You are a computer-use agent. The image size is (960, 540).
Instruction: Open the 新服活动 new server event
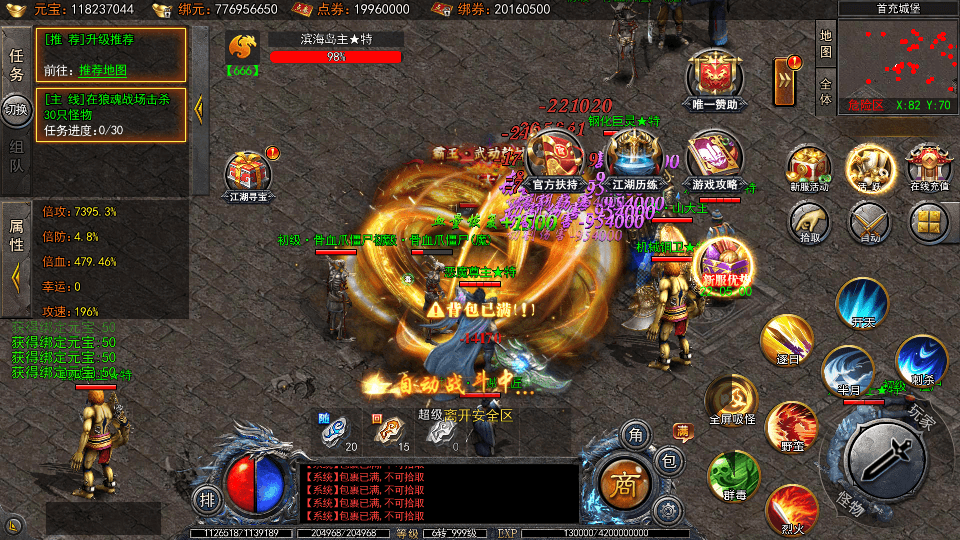[x=807, y=166]
